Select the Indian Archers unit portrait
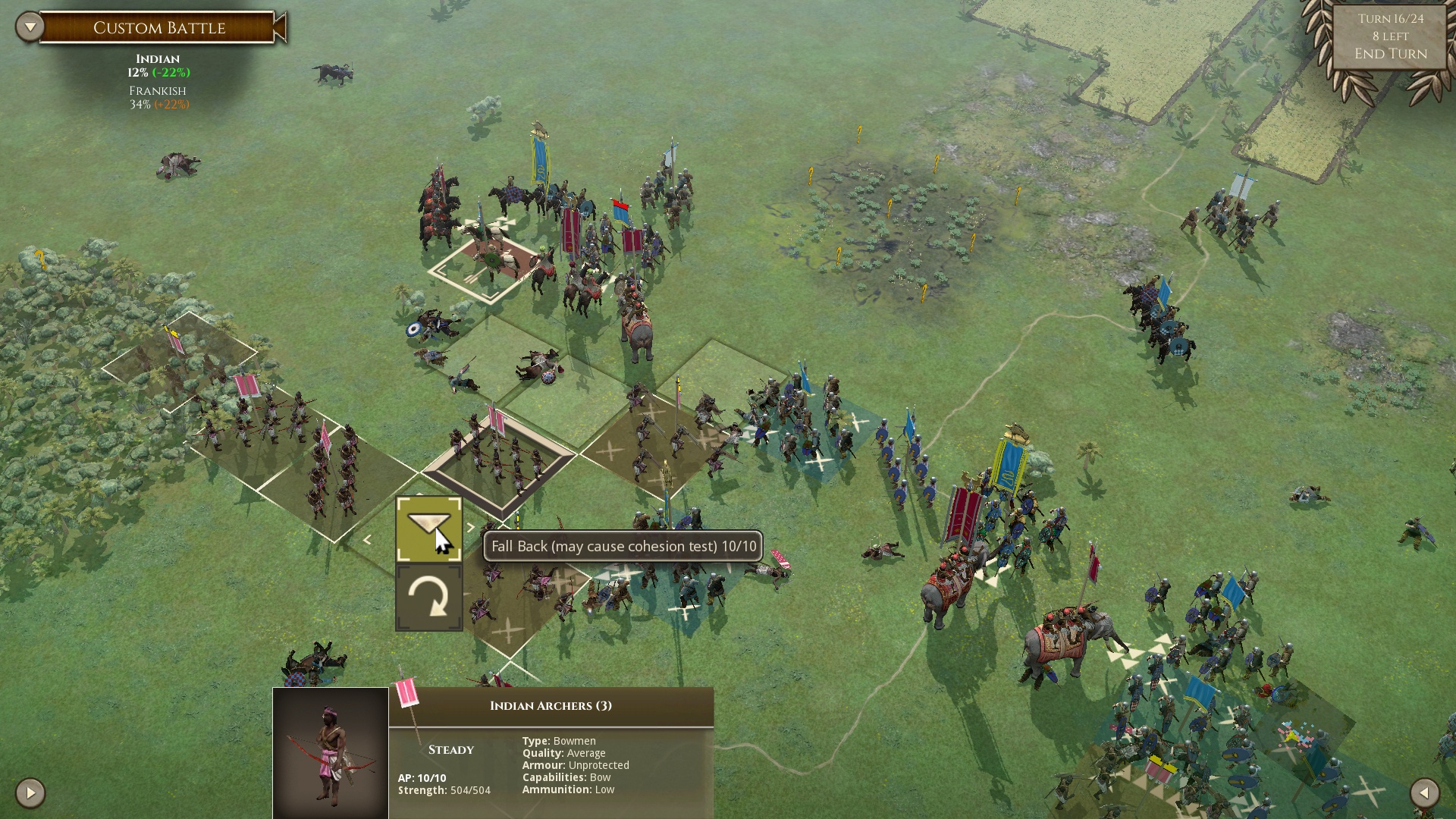1456x819 pixels. point(331,752)
